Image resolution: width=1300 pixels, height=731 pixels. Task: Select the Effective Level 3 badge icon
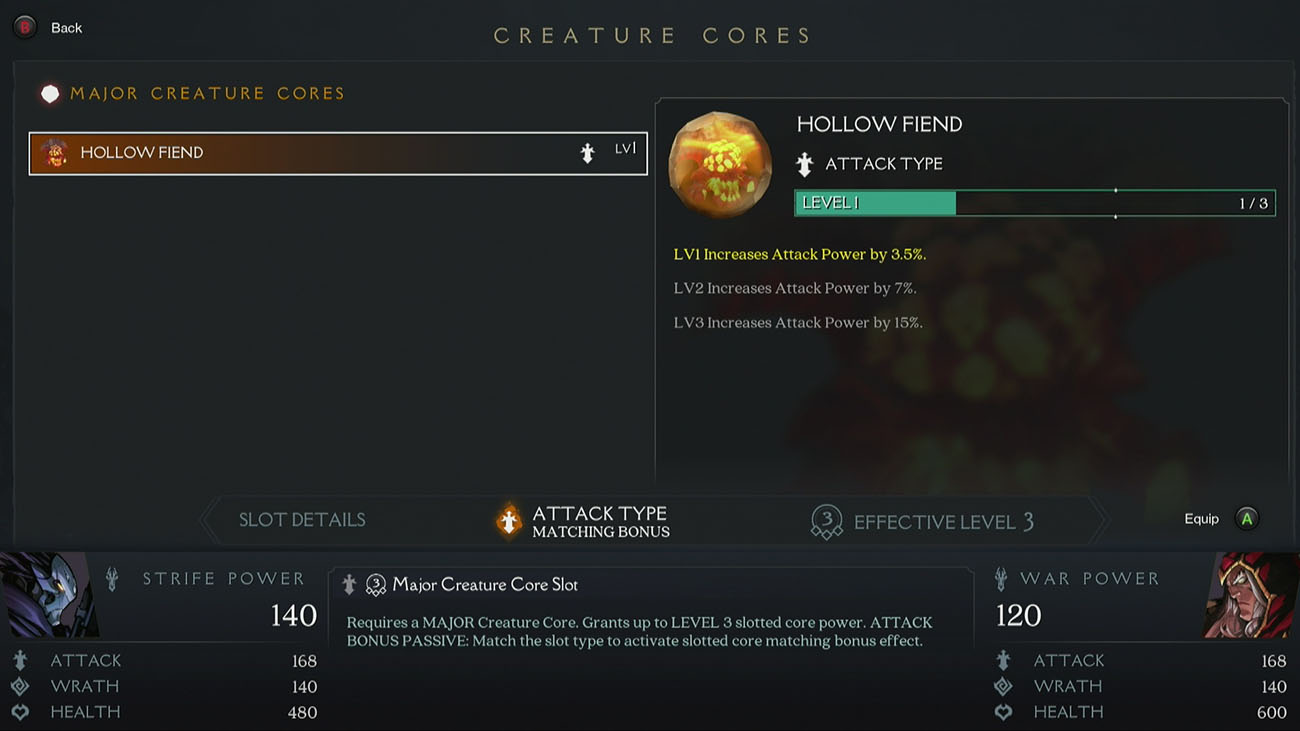826,520
